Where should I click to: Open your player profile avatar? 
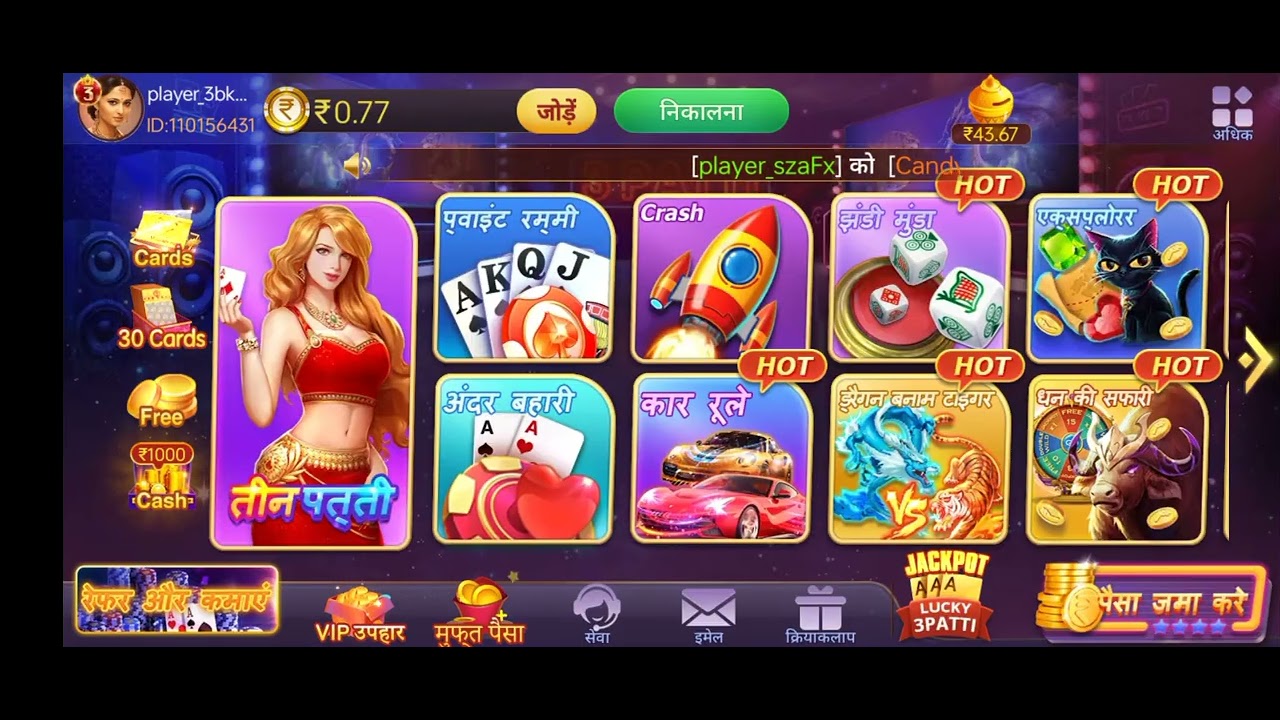coord(108,108)
